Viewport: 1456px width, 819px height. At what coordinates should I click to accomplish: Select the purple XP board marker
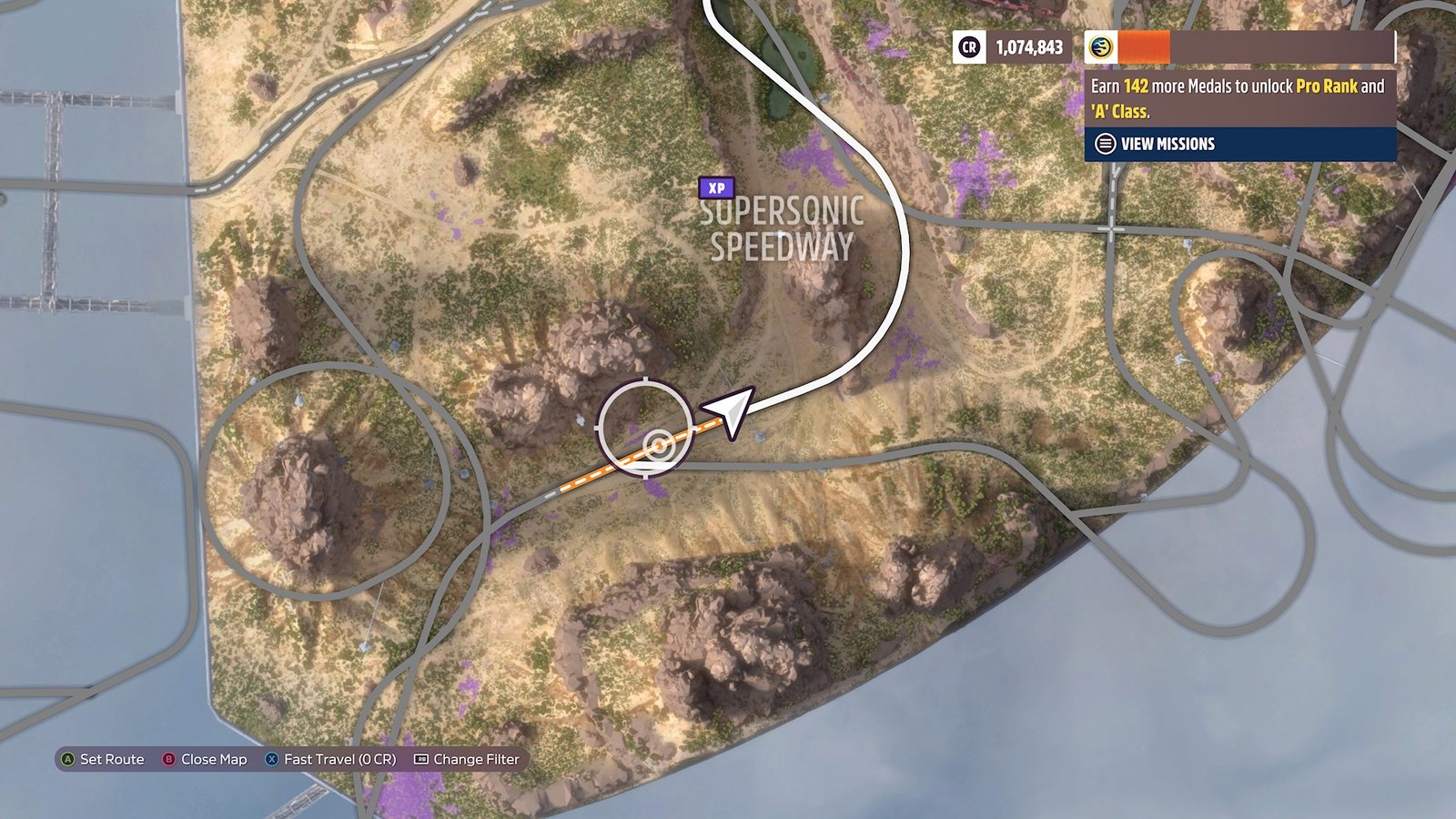(x=716, y=187)
